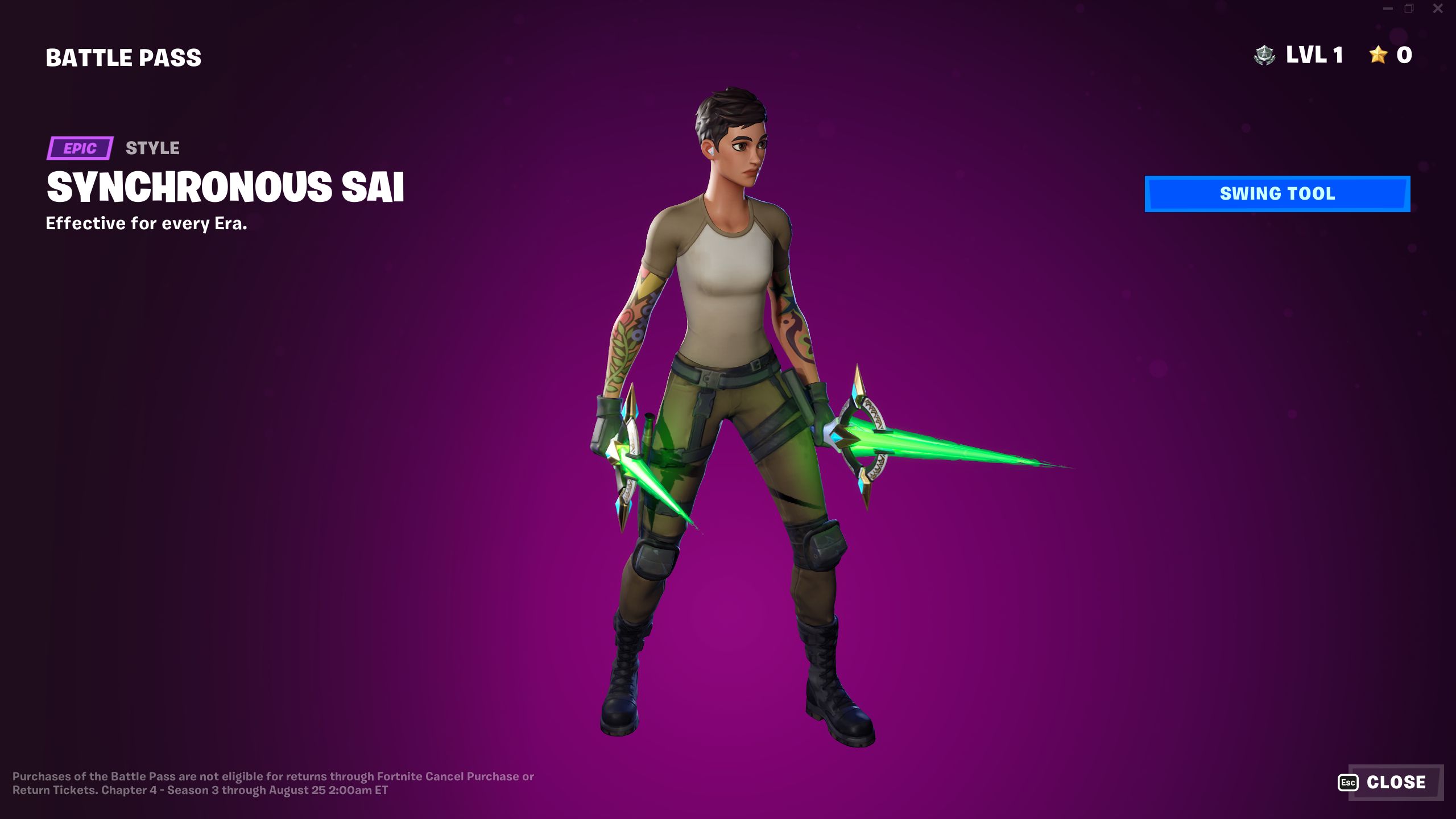Viewport: 1456px width, 819px height.
Task: Click the purple EPIC rarity badge
Action: click(80, 149)
